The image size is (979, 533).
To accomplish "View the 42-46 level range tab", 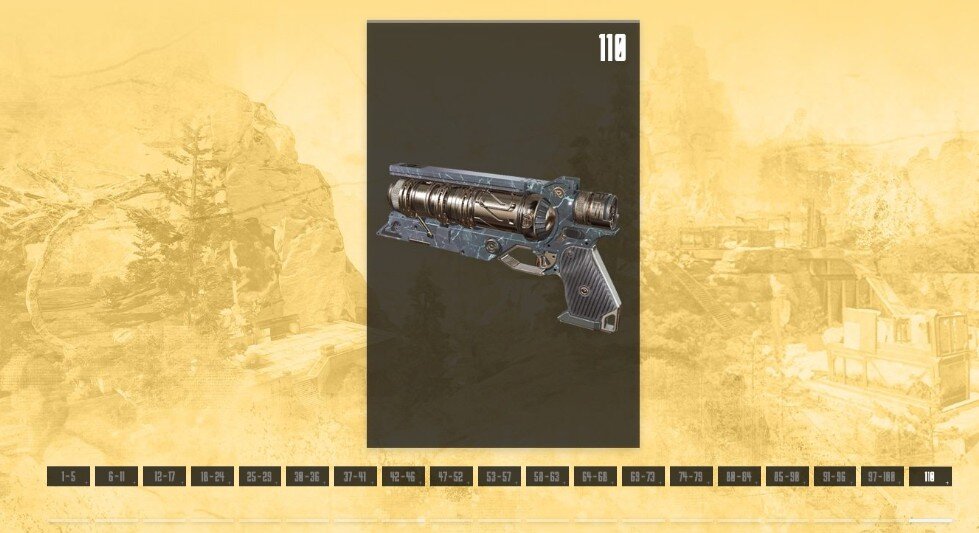I will coord(404,477).
